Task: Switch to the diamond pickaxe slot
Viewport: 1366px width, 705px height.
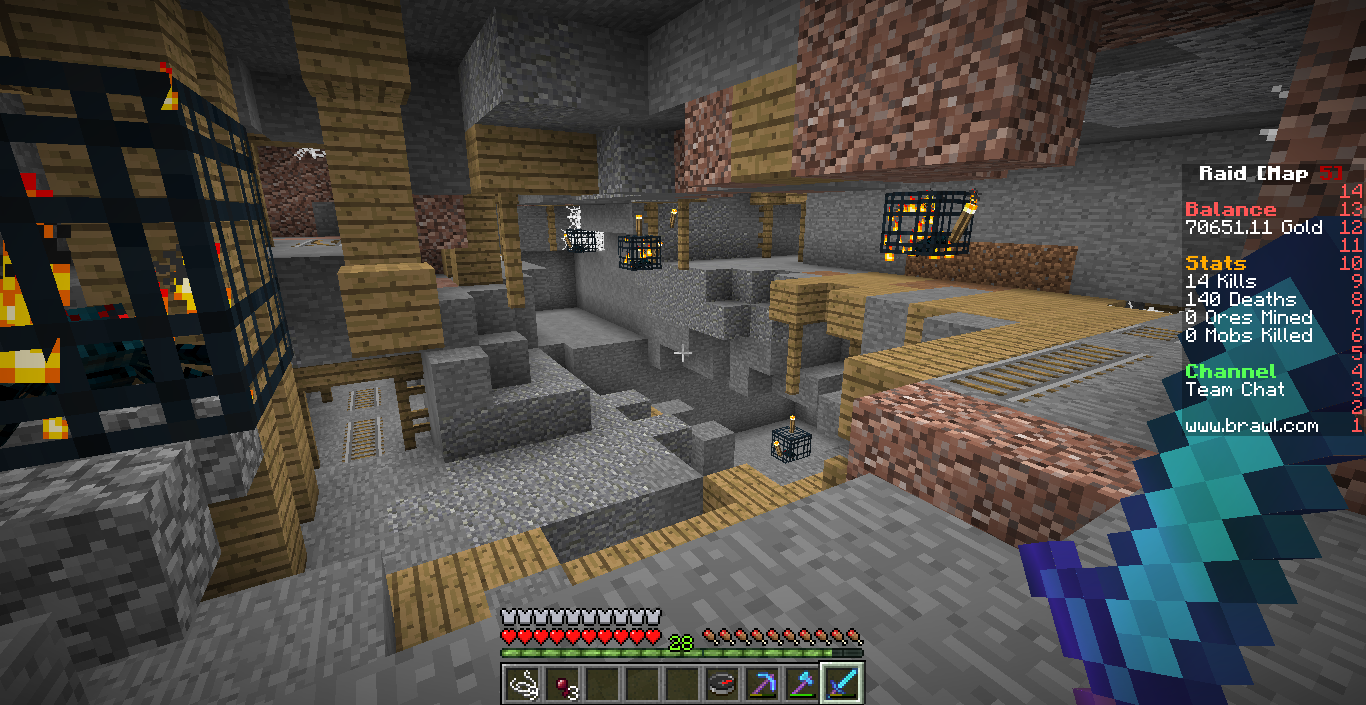Action: click(762, 684)
